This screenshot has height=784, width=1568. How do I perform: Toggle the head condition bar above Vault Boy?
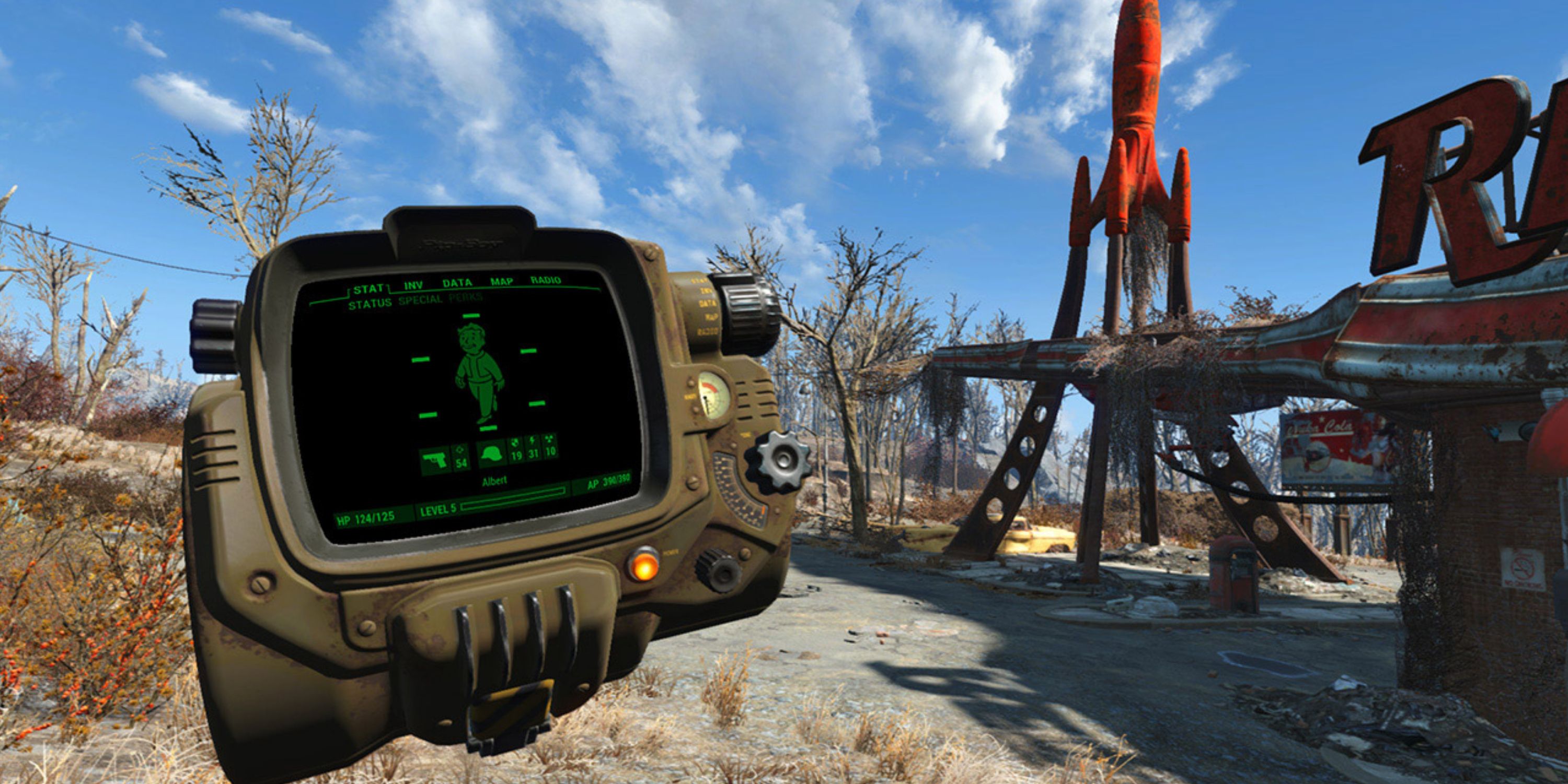coord(470,315)
